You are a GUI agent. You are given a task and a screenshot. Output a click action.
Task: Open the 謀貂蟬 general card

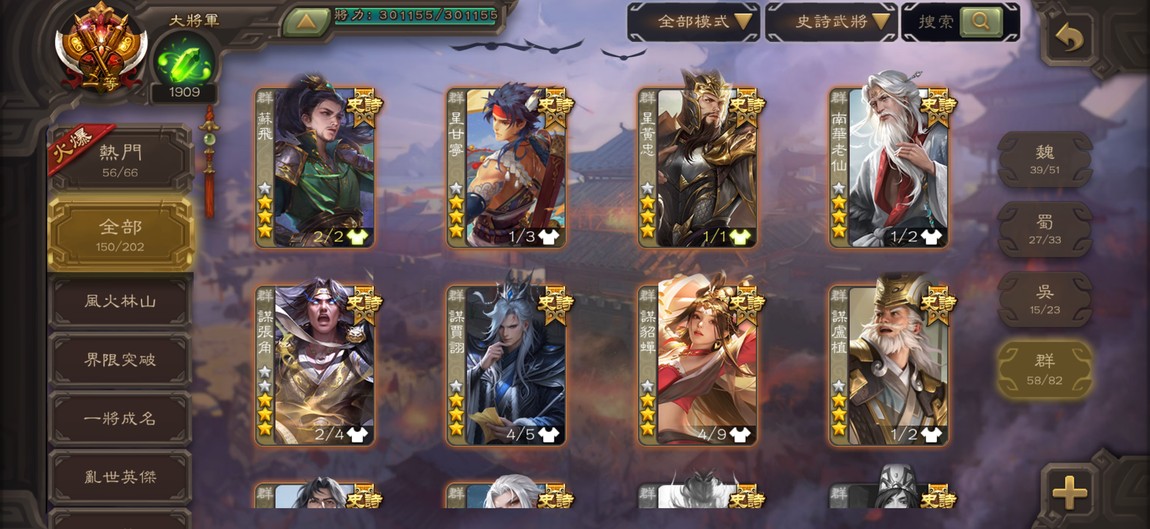click(698, 365)
